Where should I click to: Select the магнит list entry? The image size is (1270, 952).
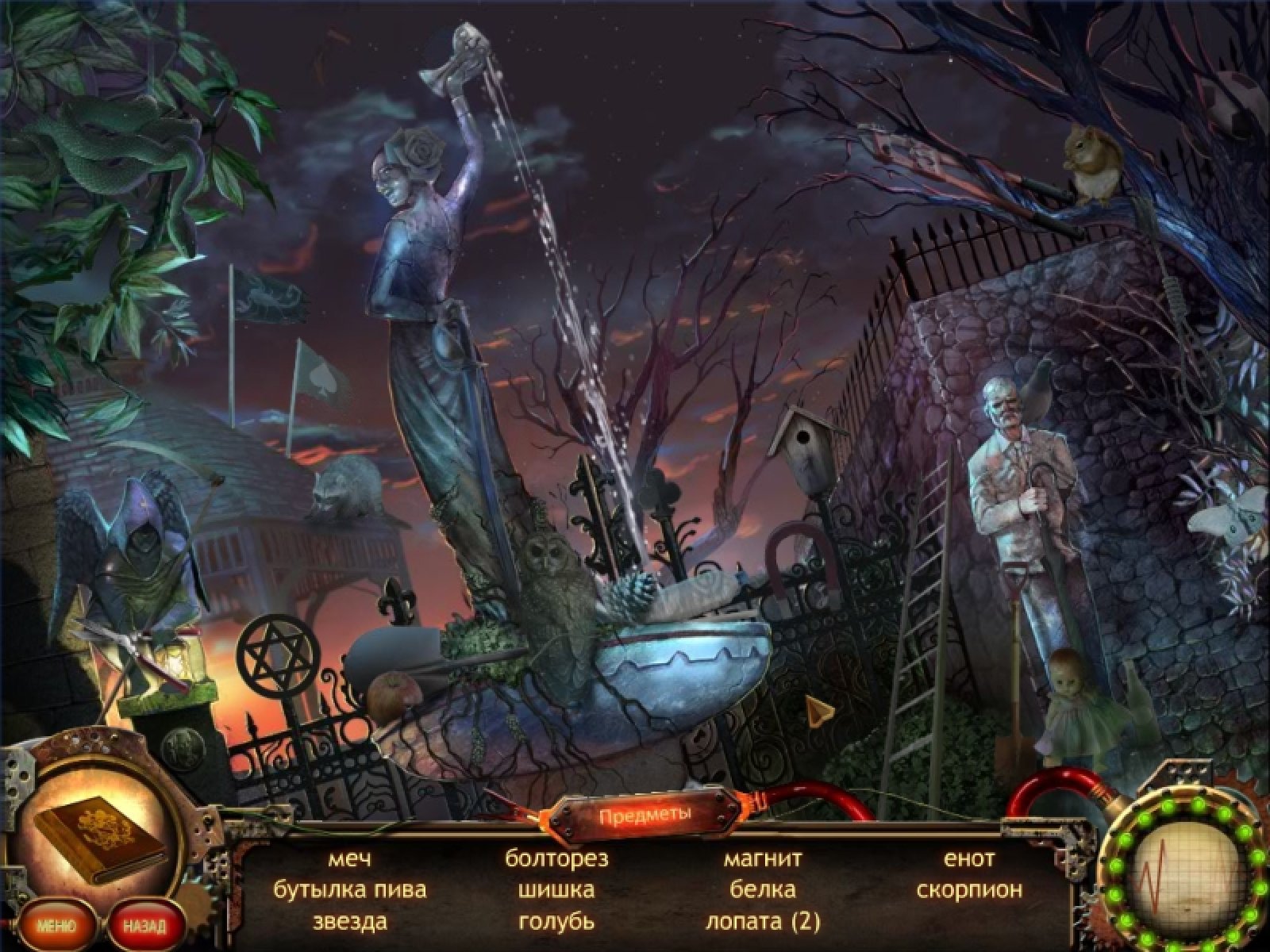pos(763,858)
